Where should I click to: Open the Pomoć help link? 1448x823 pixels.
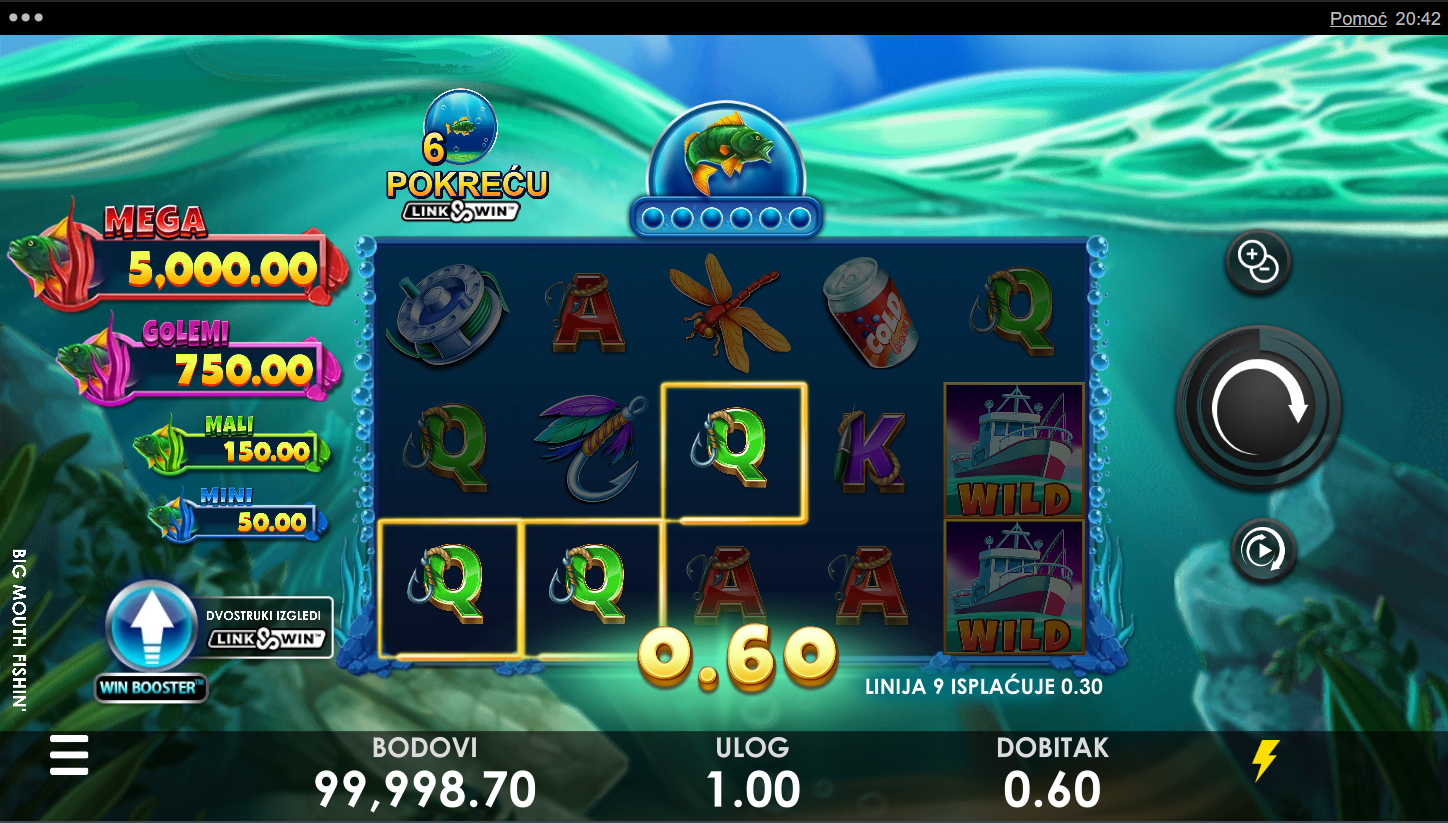[x=1357, y=18]
